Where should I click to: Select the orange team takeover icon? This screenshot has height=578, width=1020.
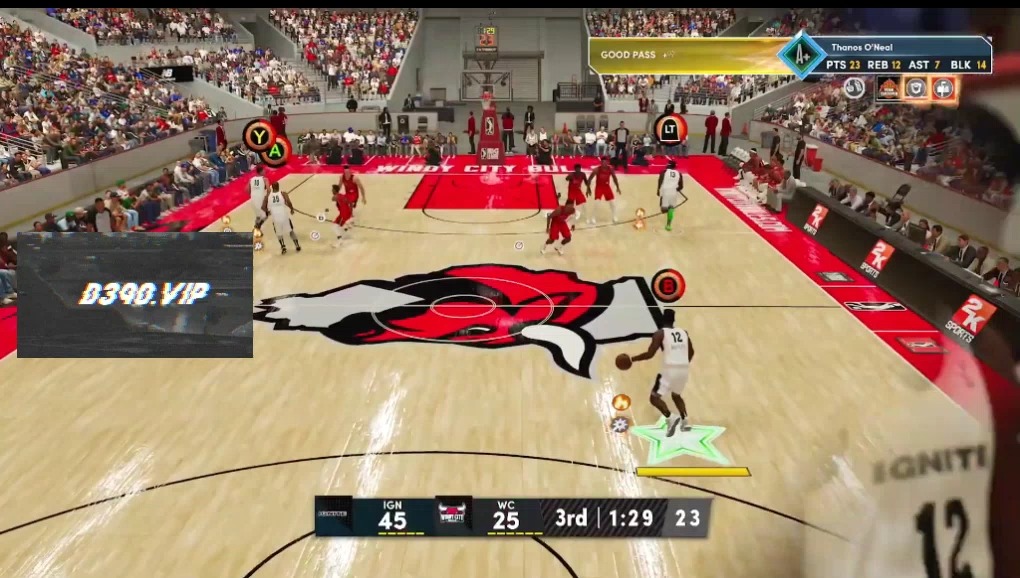coord(888,89)
